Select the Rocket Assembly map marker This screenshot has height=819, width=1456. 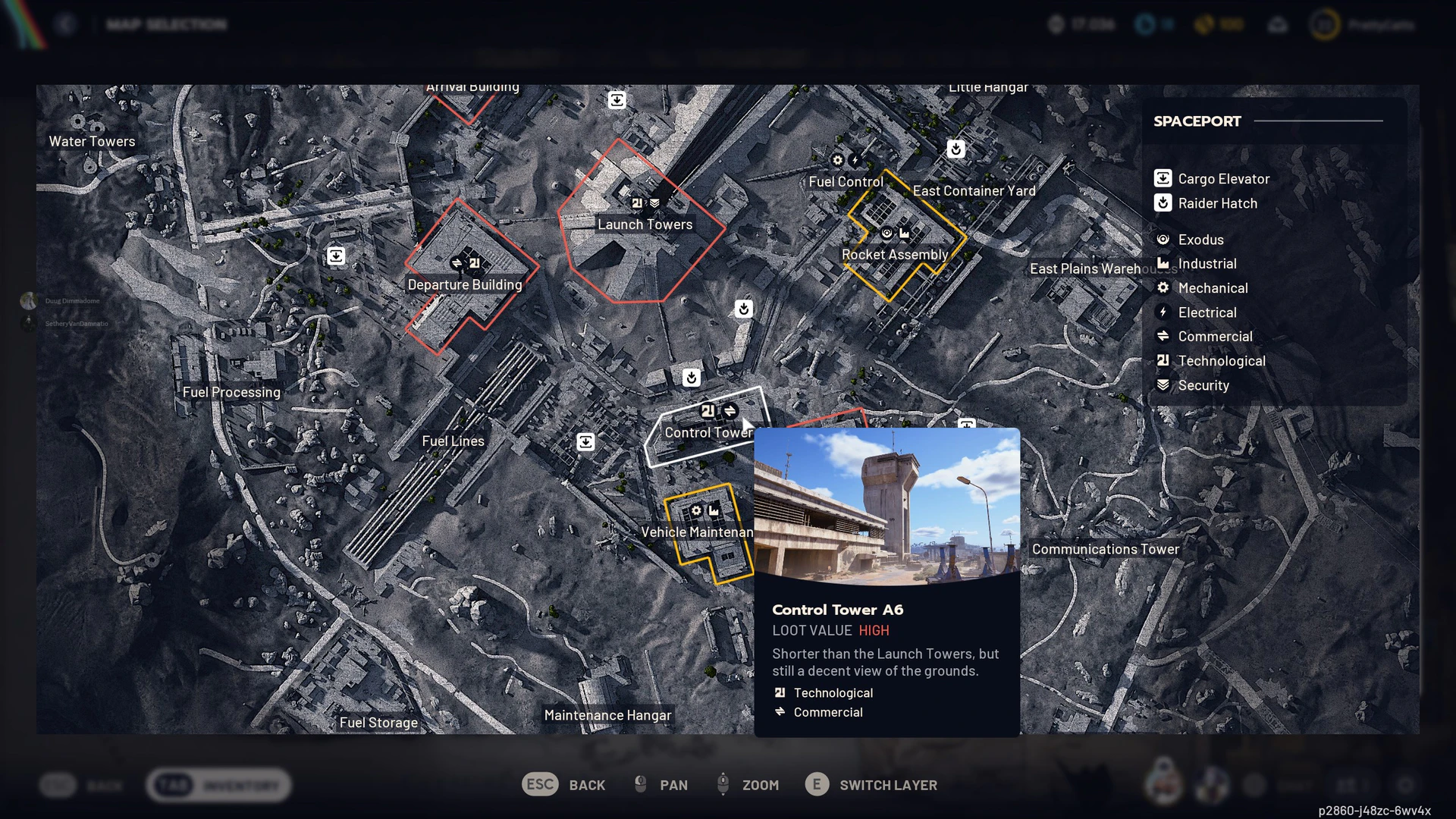coord(895,255)
